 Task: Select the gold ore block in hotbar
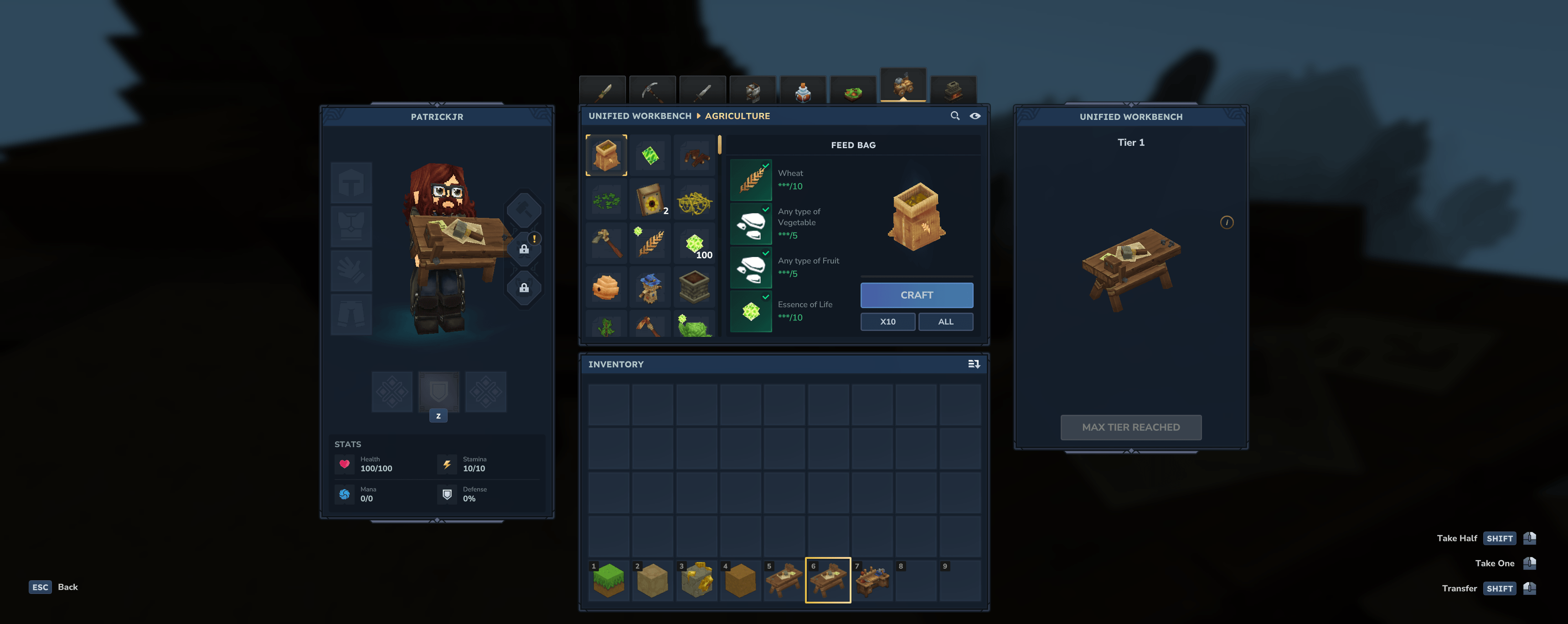(x=696, y=580)
